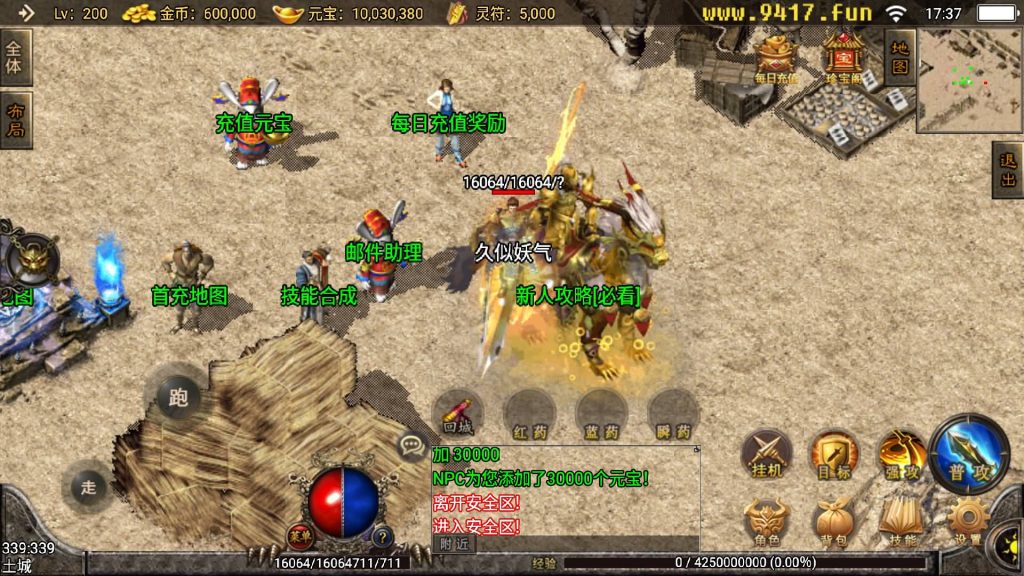
Task: Open the 珍宝阁 treasure pavilion shop
Action: [845, 59]
